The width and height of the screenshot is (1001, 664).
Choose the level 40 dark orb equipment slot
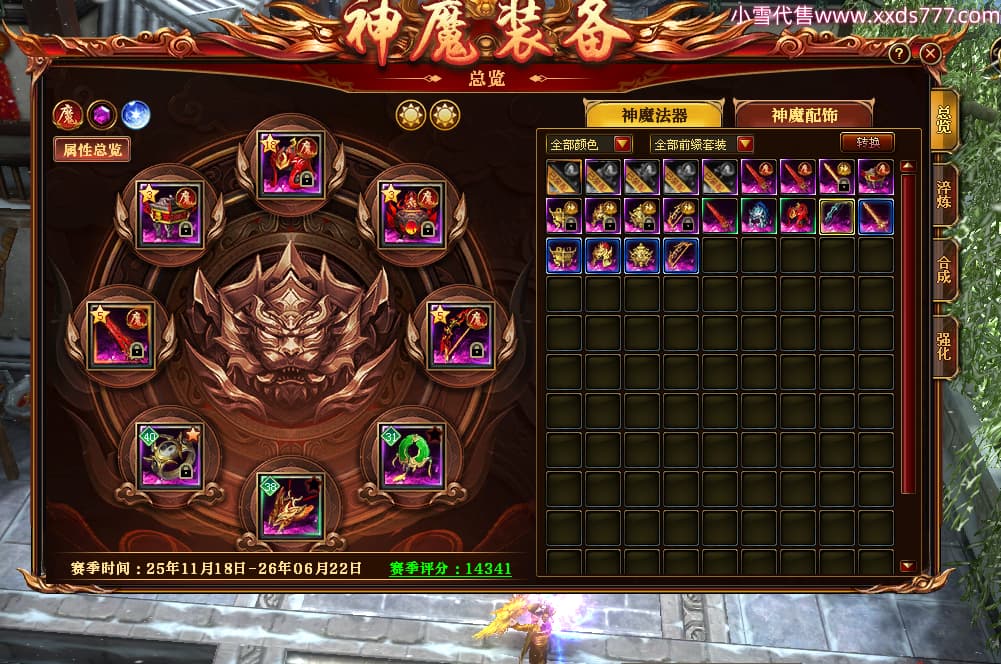tap(169, 456)
